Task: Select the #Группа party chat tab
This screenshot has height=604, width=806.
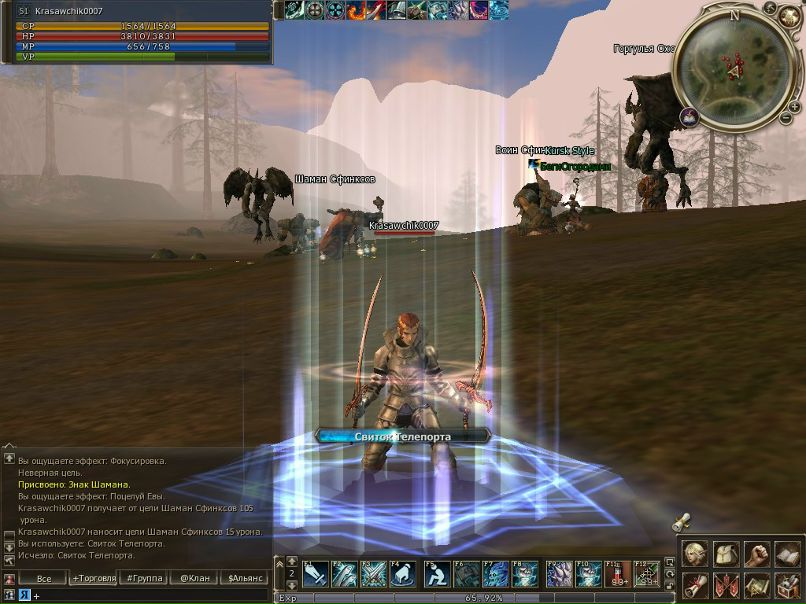Action: click(x=143, y=578)
